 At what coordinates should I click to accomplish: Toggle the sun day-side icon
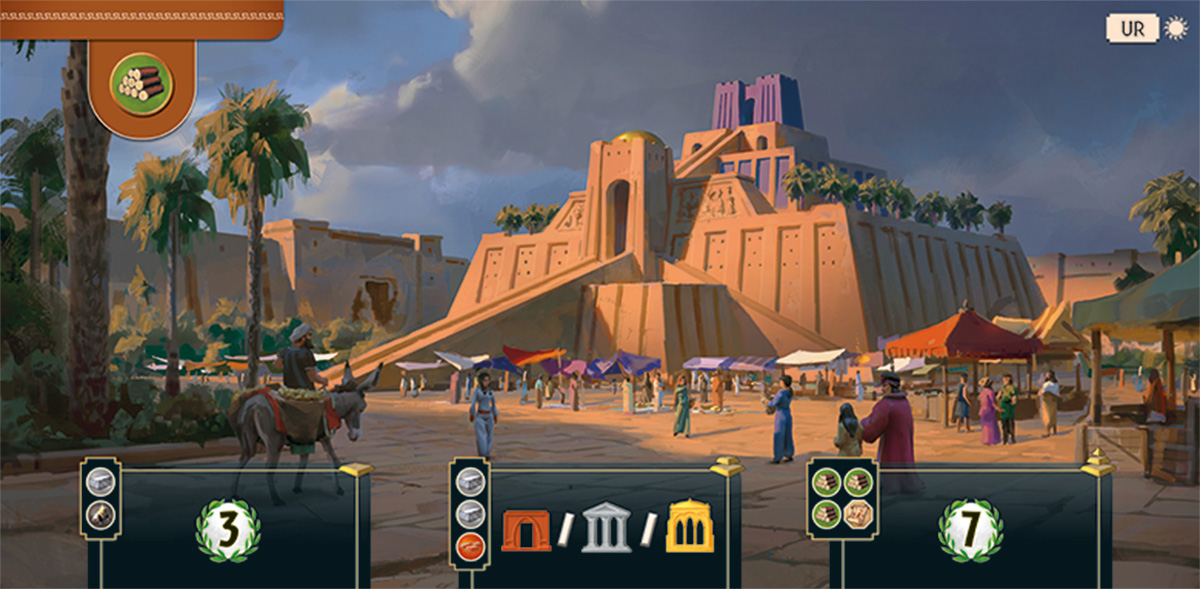tap(1175, 28)
